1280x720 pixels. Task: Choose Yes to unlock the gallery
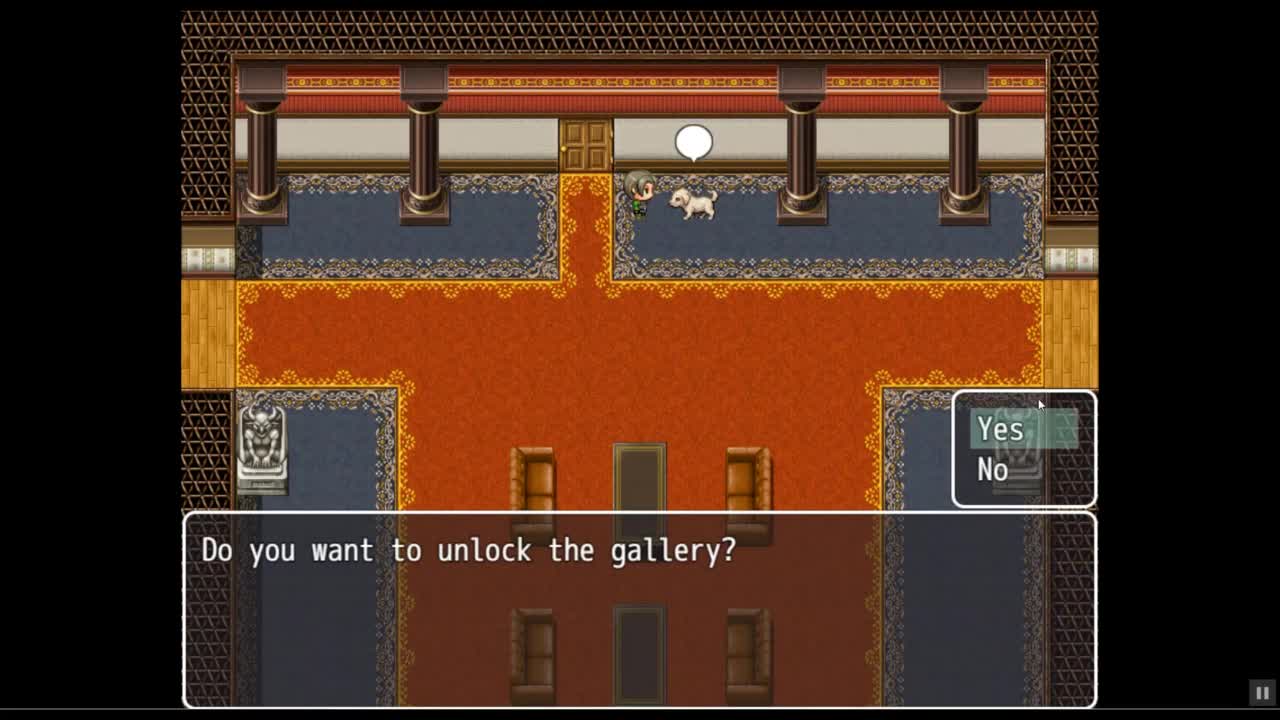click(1001, 429)
